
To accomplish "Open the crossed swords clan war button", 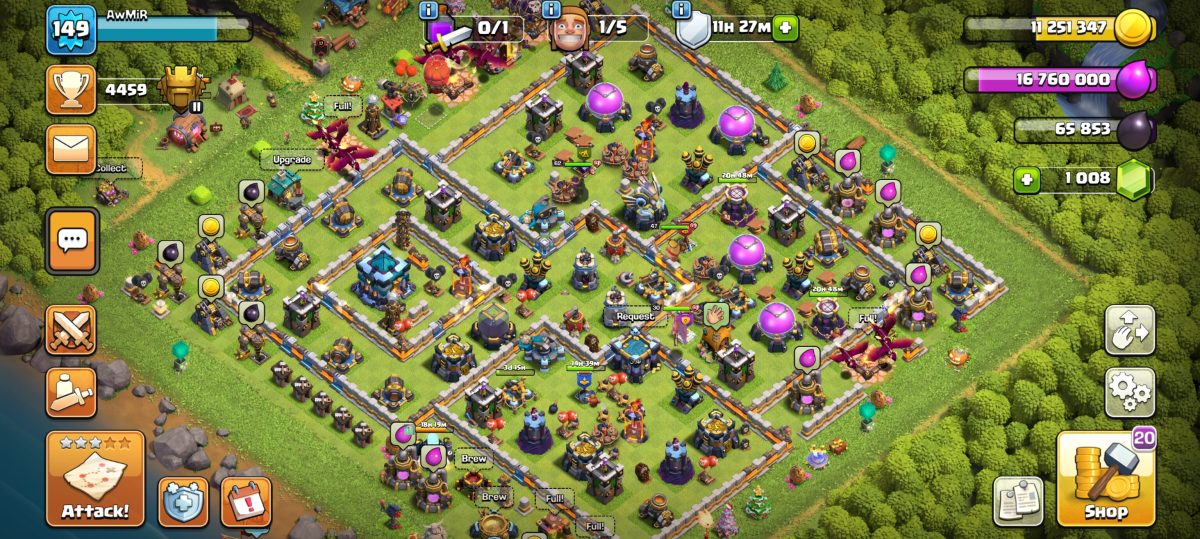I will [x=71, y=330].
